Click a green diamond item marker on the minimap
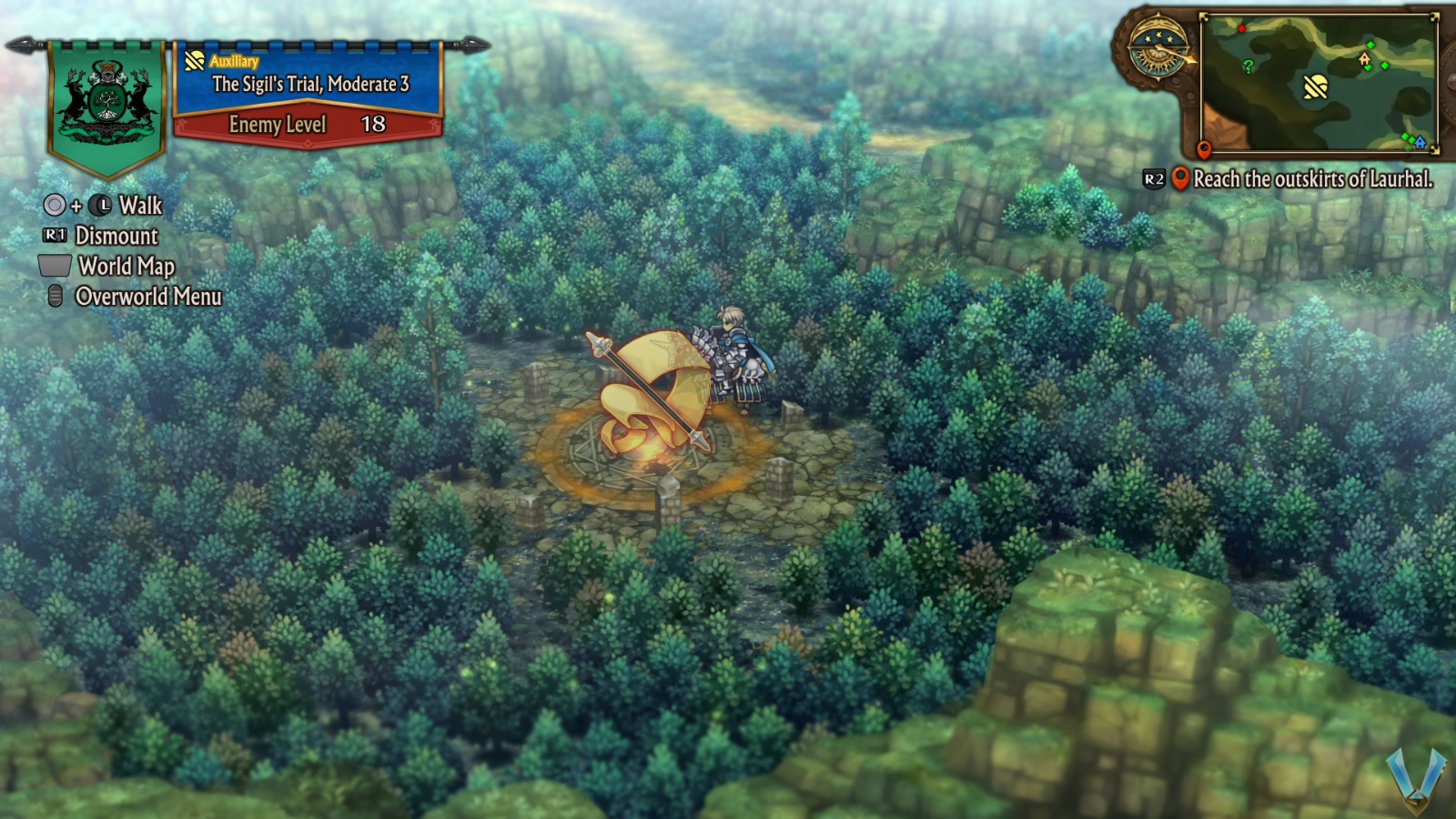Image resolution: width=1456 pixels, height=819 pixels. [x=1370, y=45]
